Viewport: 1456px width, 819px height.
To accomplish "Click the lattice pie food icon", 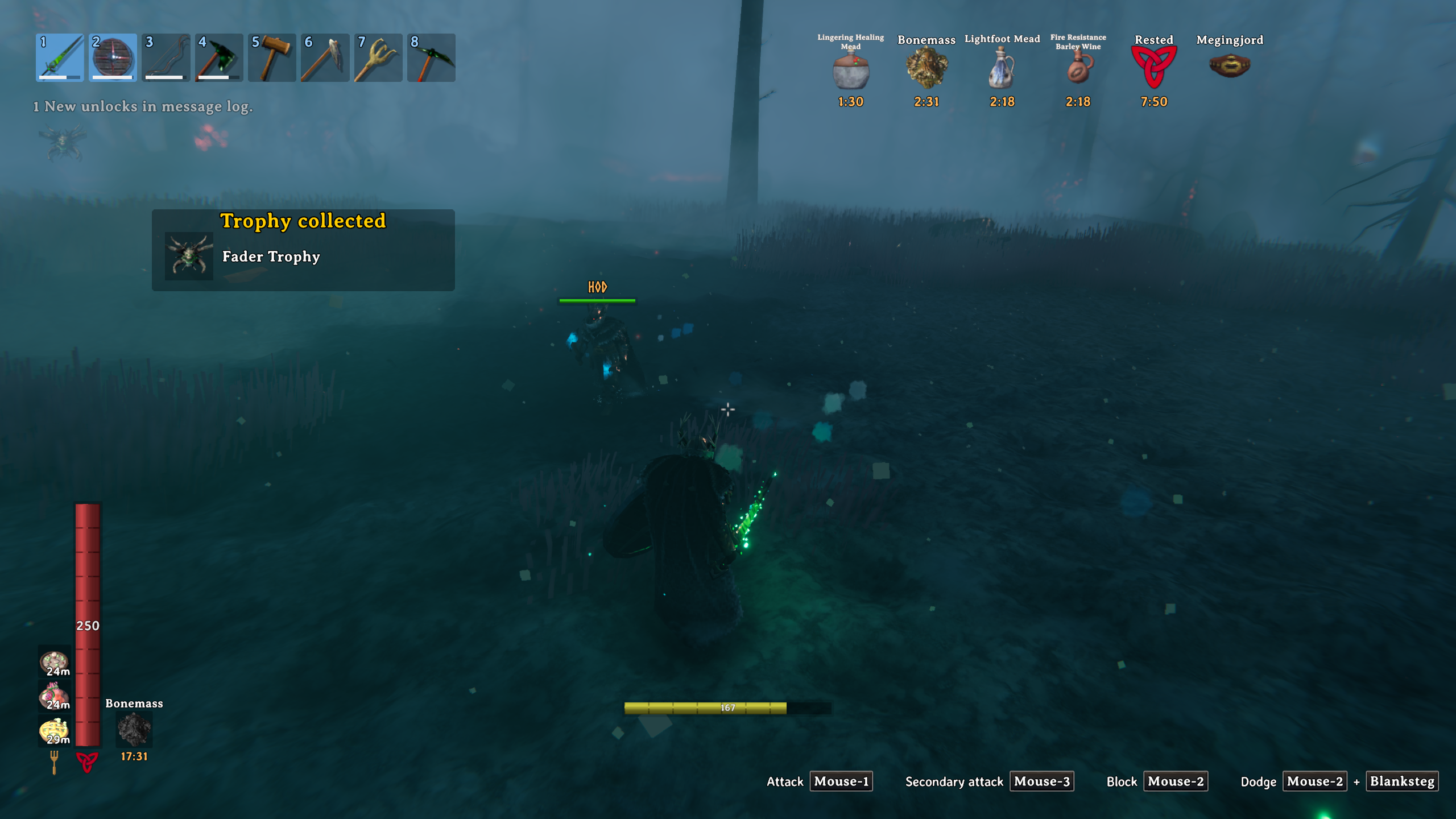I will (x=54, y=730).
